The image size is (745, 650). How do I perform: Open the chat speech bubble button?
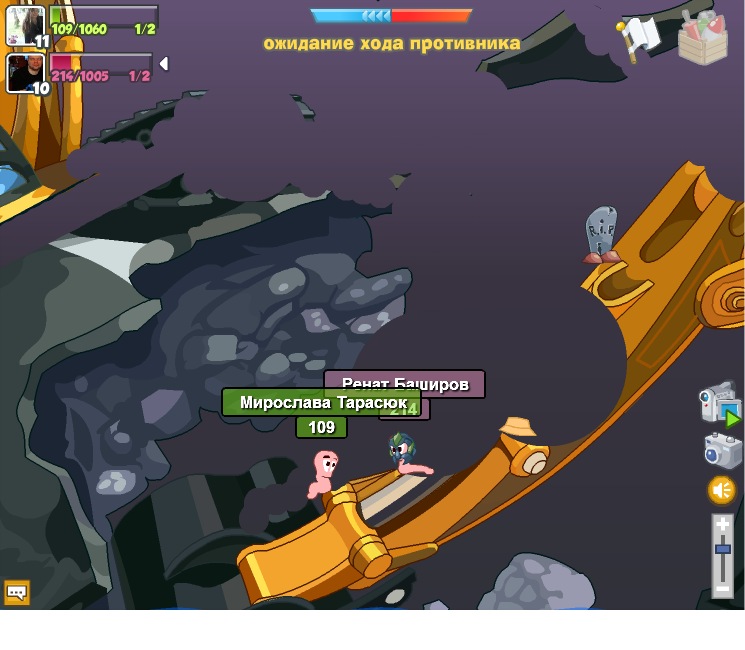[x=16, y=592]
